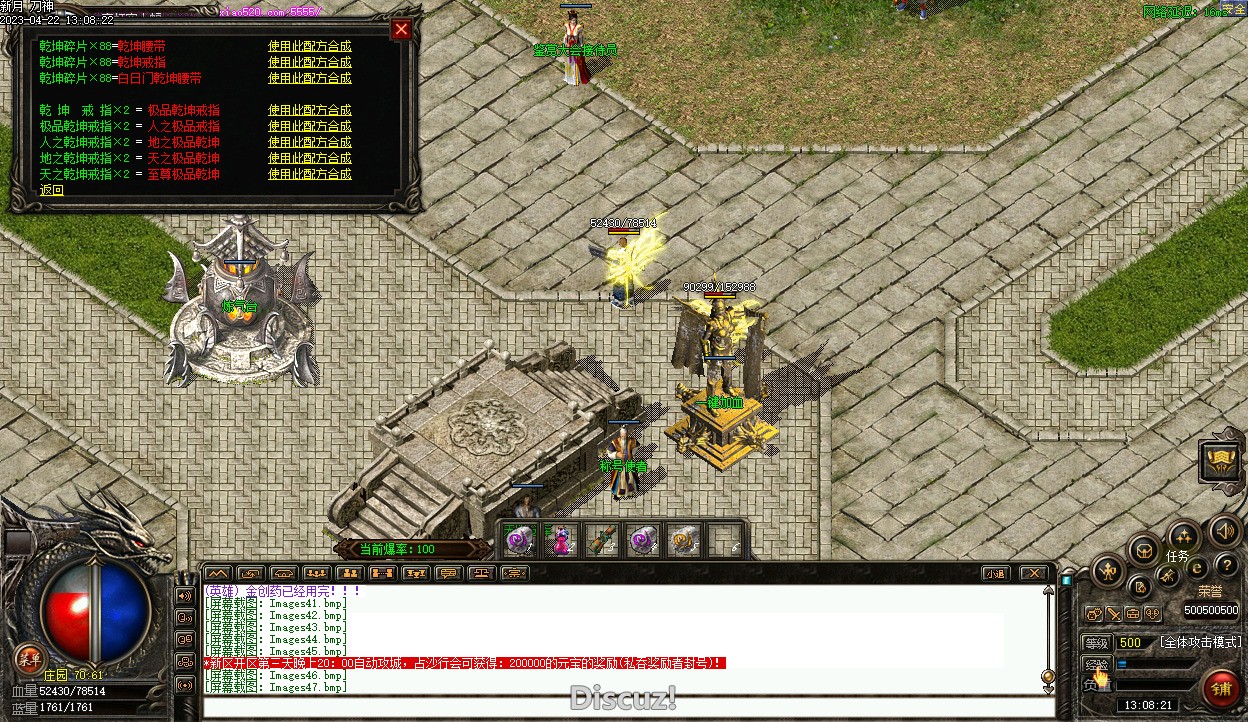1248x722 pixels.
Task: Use the recipe to craft 白日门乾坤腰带
Action: tap(309, 78)
